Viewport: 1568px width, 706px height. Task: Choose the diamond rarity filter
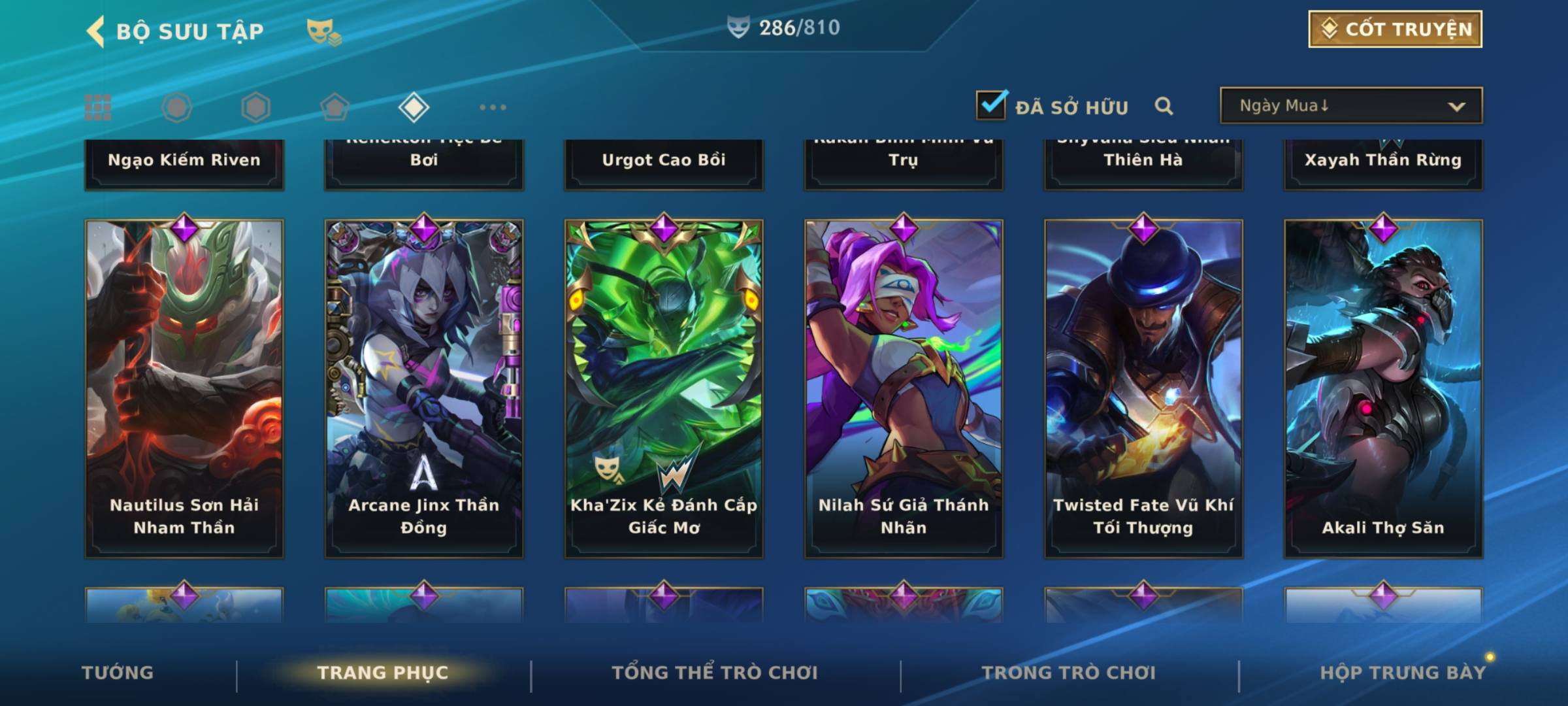coord(414,107)
